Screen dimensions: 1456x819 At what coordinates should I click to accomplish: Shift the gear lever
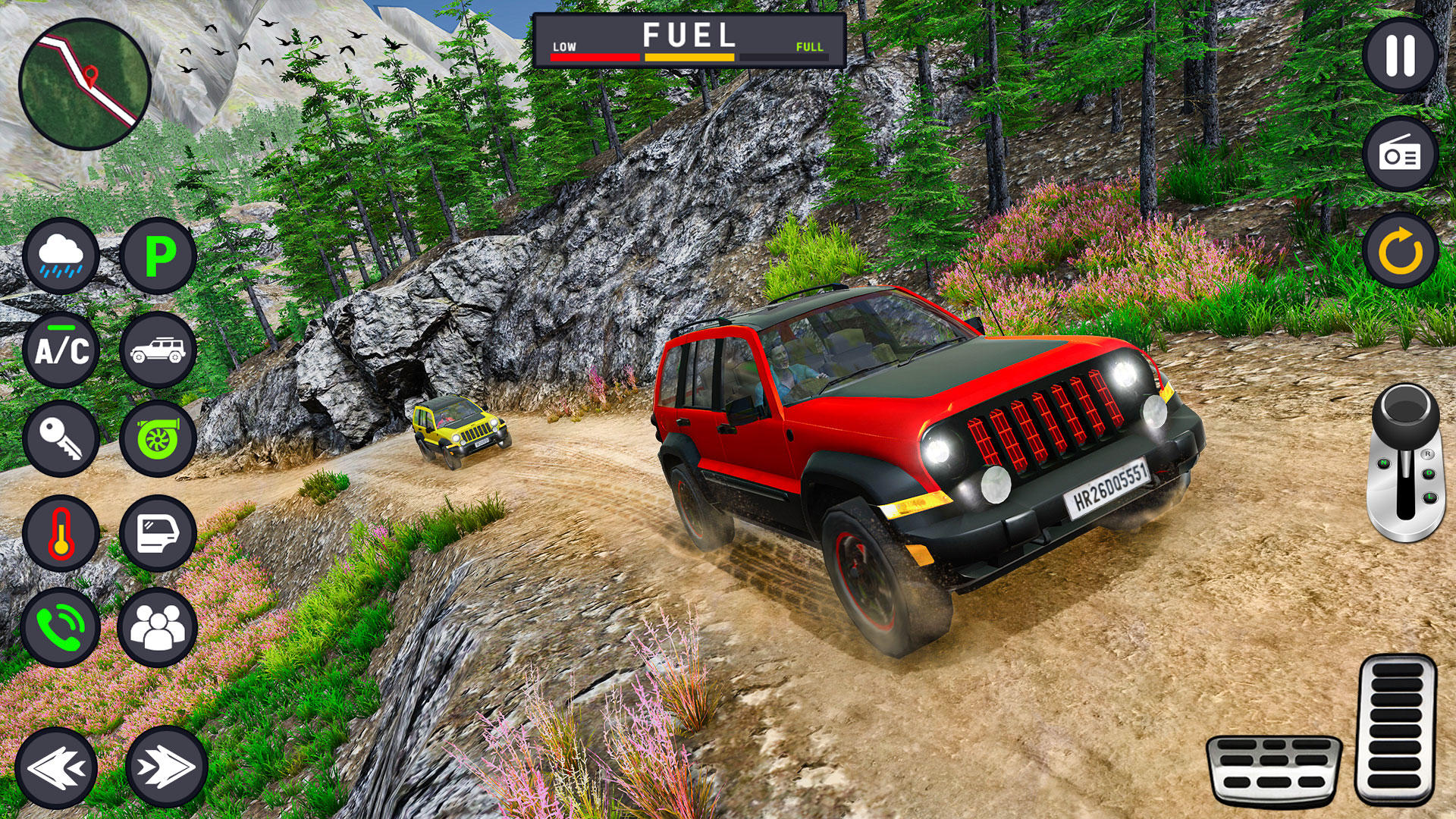[1405, 461]
